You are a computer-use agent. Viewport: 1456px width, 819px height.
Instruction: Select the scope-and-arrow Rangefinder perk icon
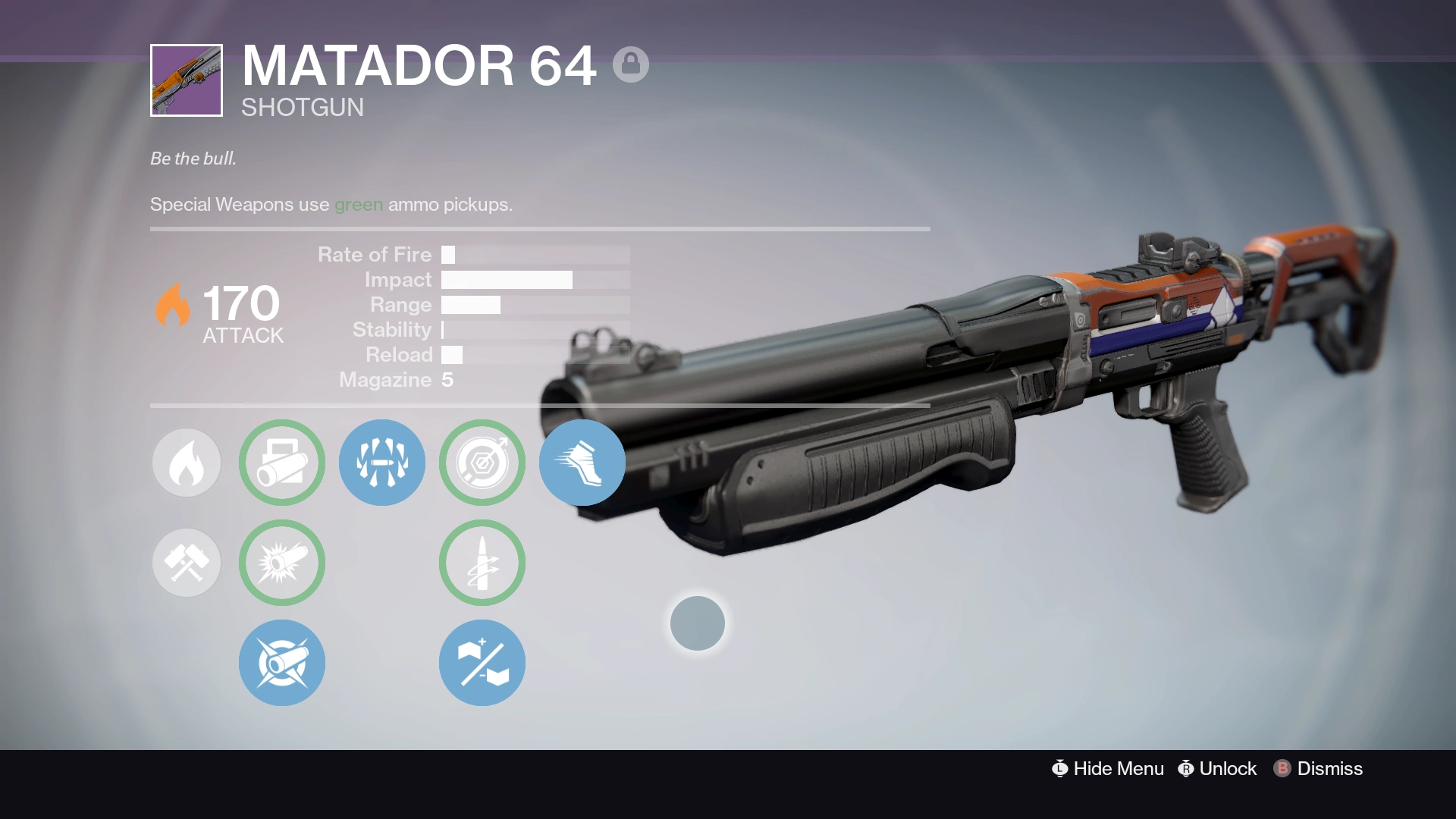482,463
